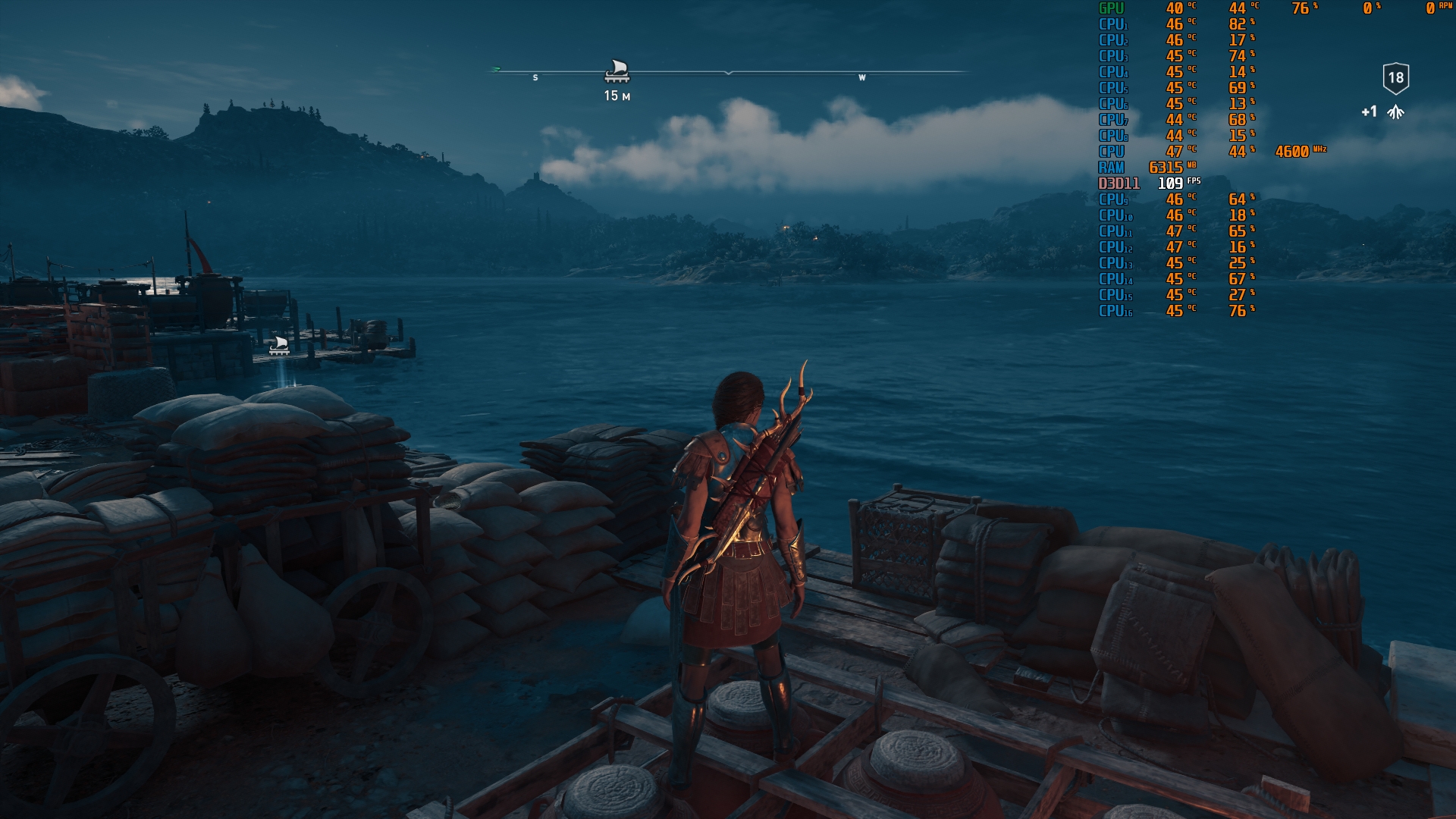This screenshot has height=819, width=1456.
Task: Select the level 18 shield badge
Action: pos(1395,77)
